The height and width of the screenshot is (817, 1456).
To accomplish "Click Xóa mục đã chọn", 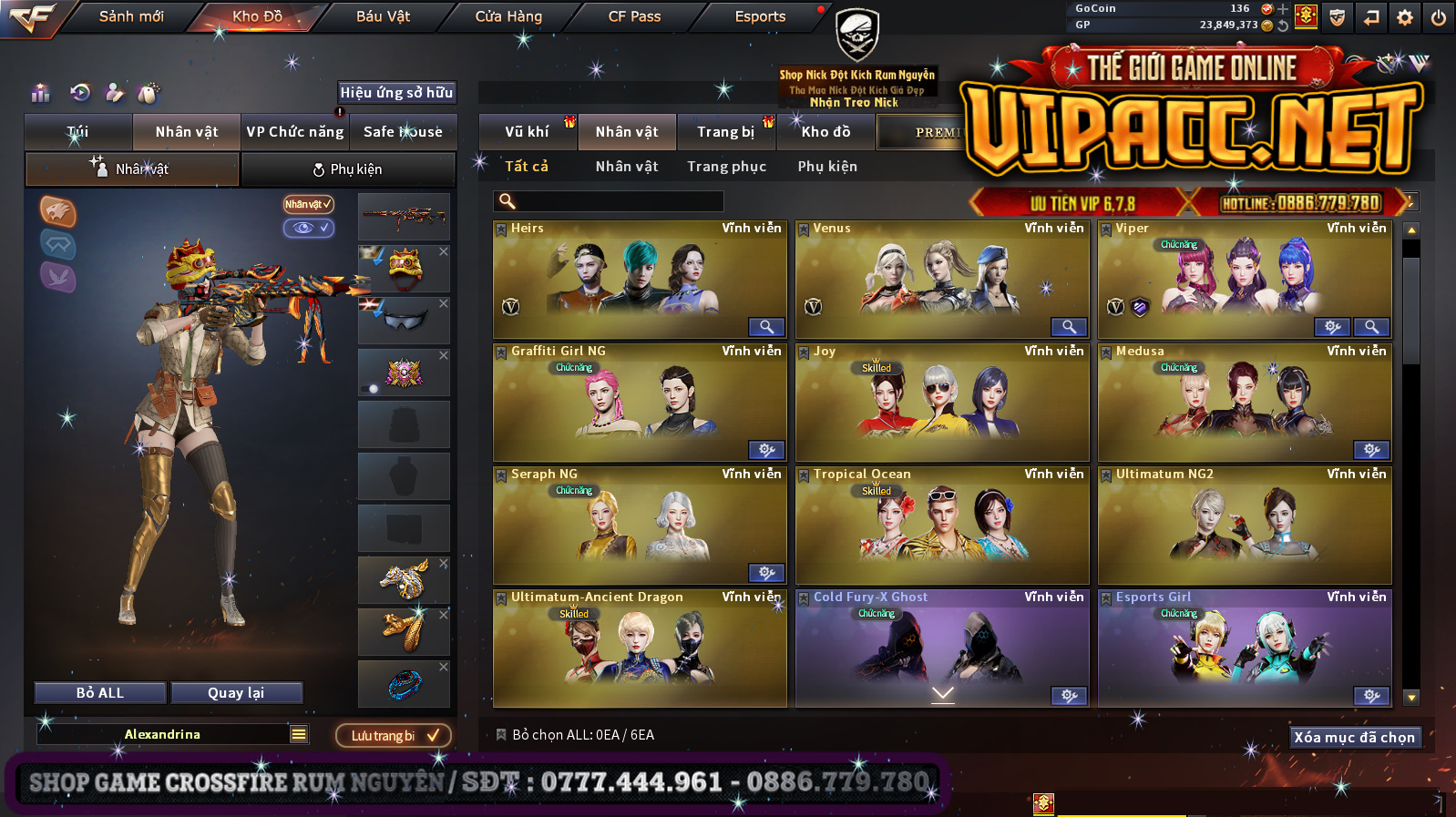I will click(1354, 738).
